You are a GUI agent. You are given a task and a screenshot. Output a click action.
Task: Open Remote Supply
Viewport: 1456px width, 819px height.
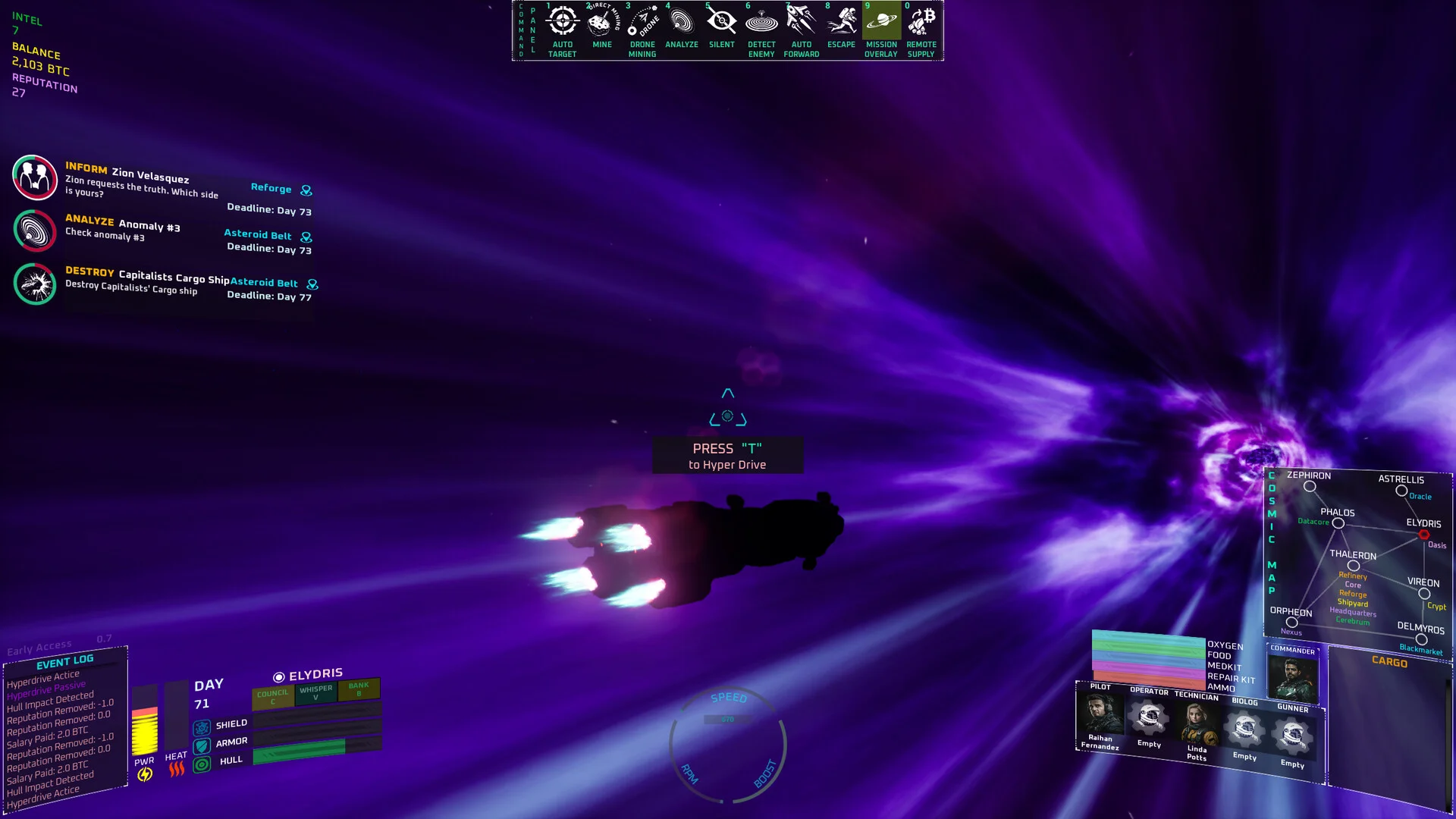(x=921, y=22)
